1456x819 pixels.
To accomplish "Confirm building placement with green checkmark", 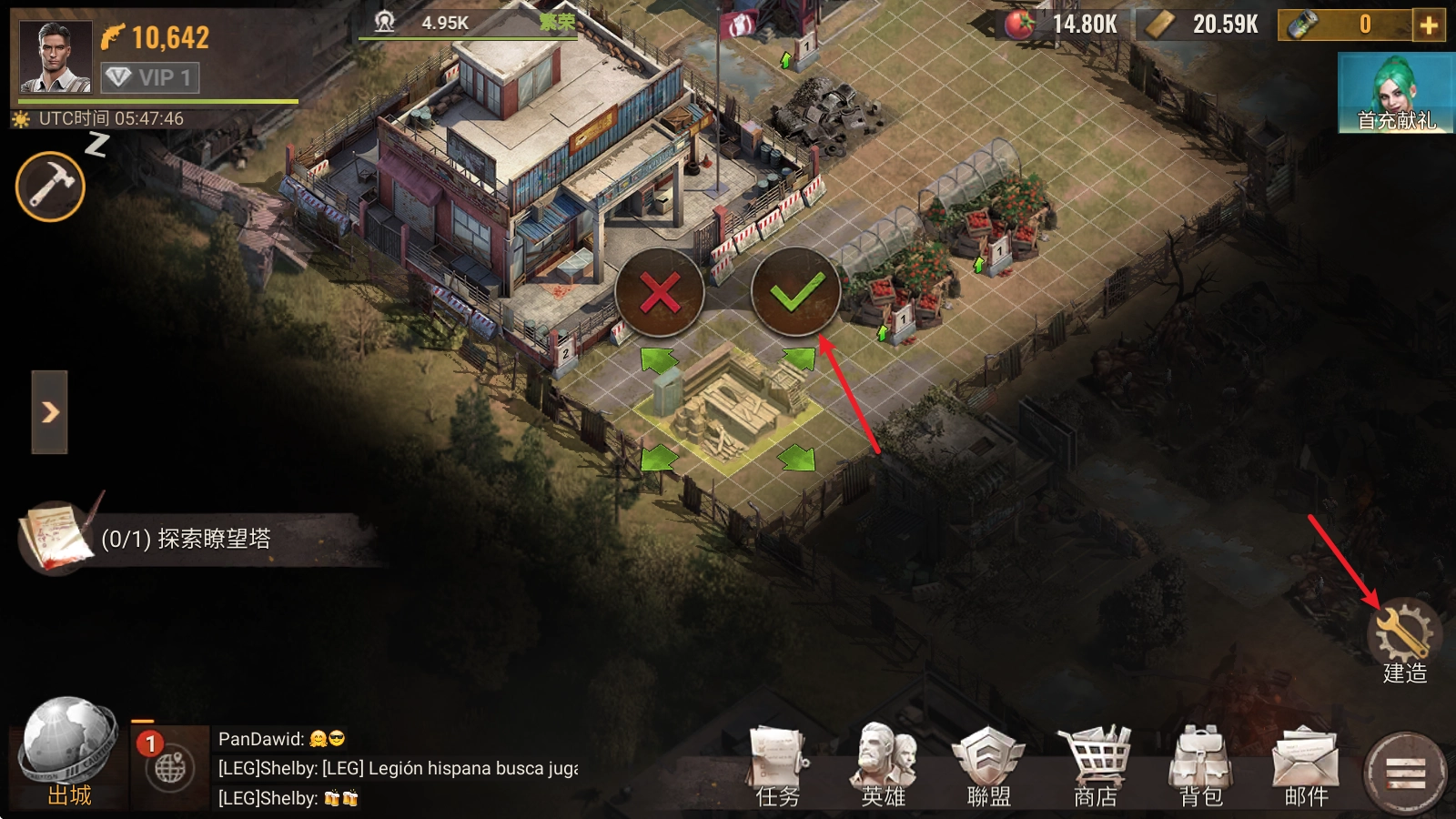I will click(x=795, y=293).
